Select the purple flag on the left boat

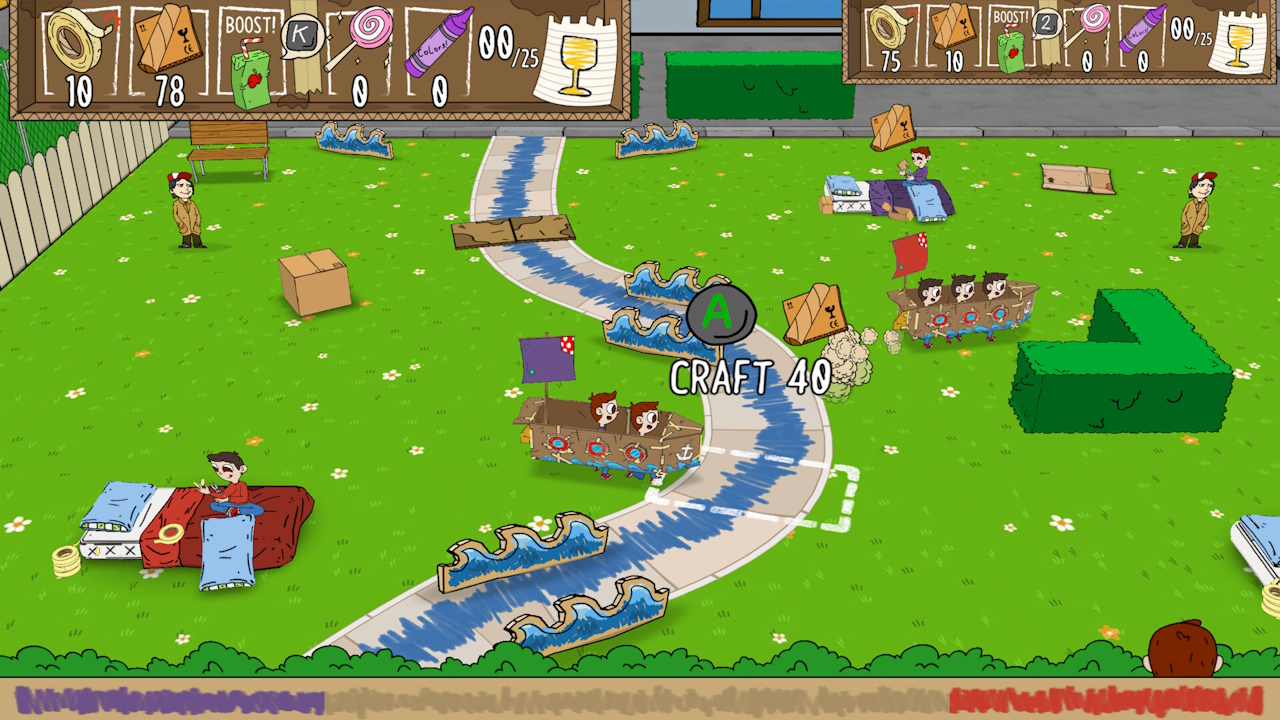click(x=546, y=360)
